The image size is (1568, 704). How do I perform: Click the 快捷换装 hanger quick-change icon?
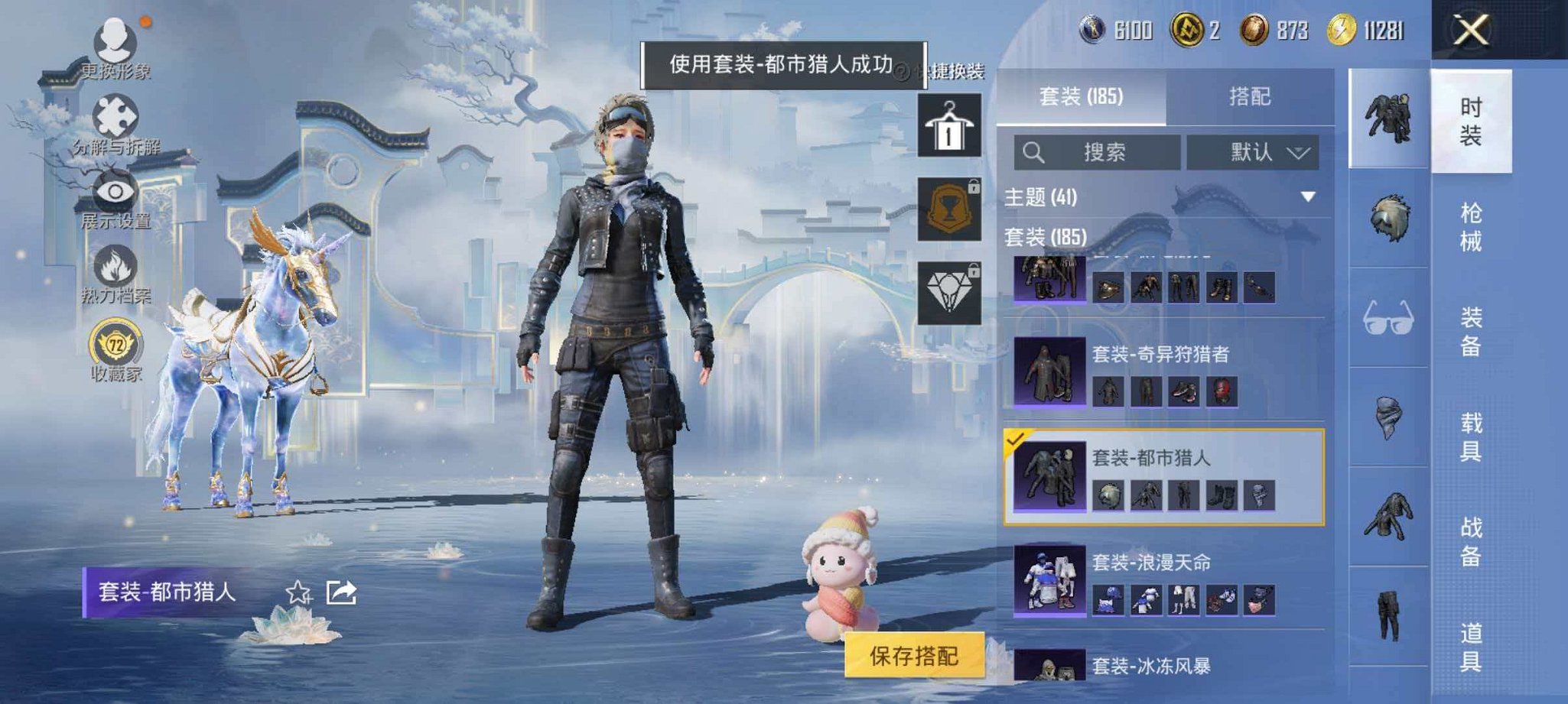949,126
